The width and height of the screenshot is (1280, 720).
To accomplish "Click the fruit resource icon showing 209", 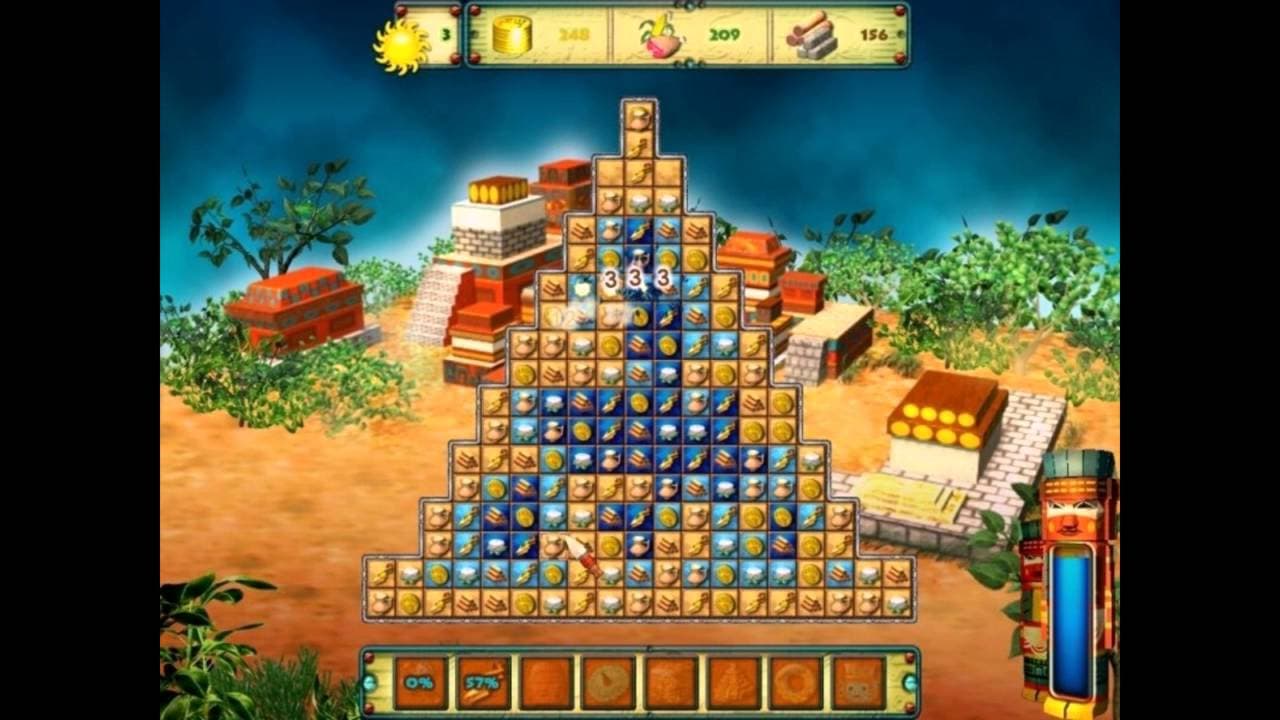I will pyautogui.click(x=660, y=40).
